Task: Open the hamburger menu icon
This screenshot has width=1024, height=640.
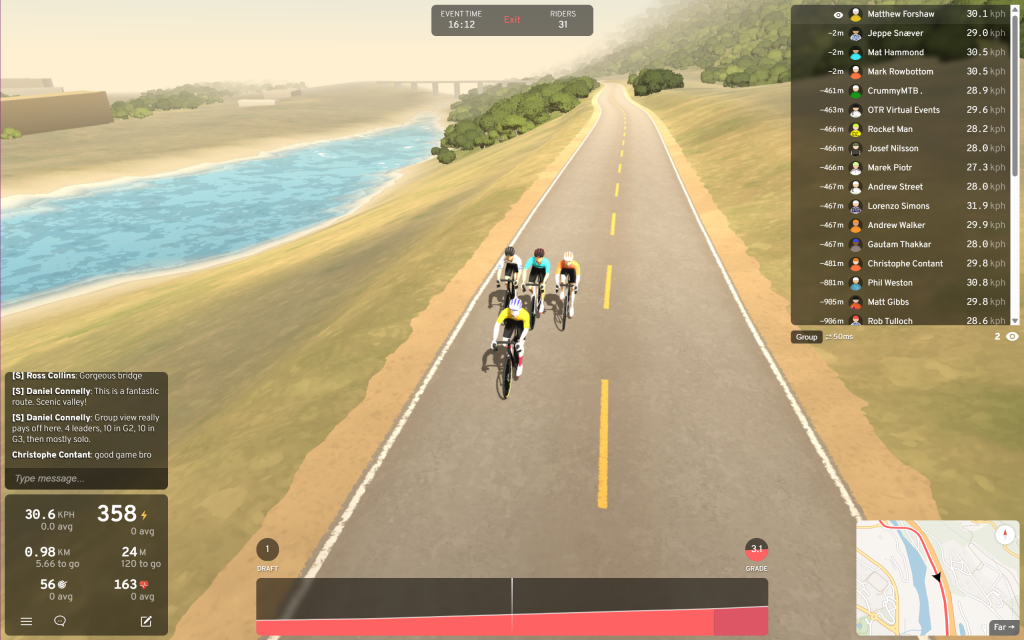Action: click(x=26, y=621)
